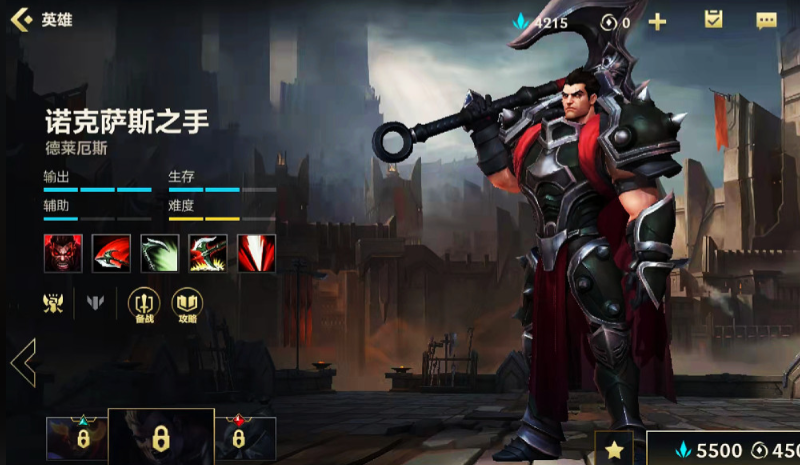Click the grey three-bar role icon
The width and height of the screenshot is (800, 465).
(96, 302)
